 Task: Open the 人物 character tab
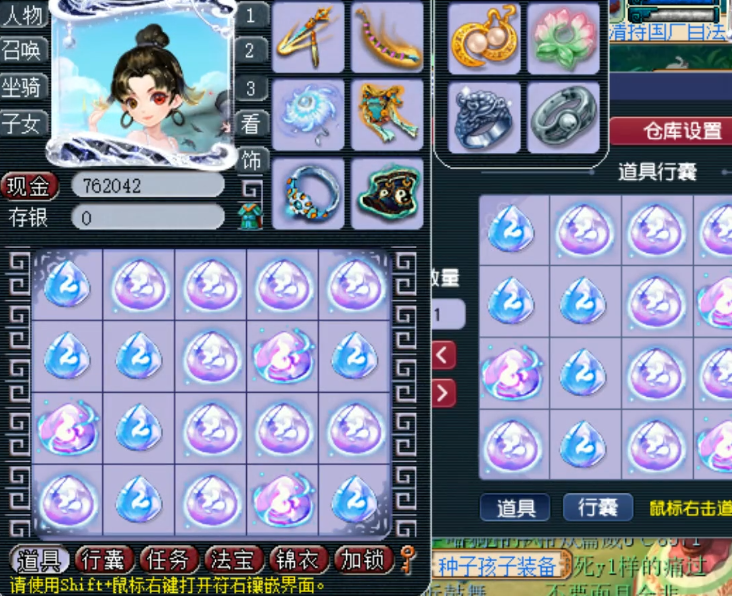coord(24,16)
